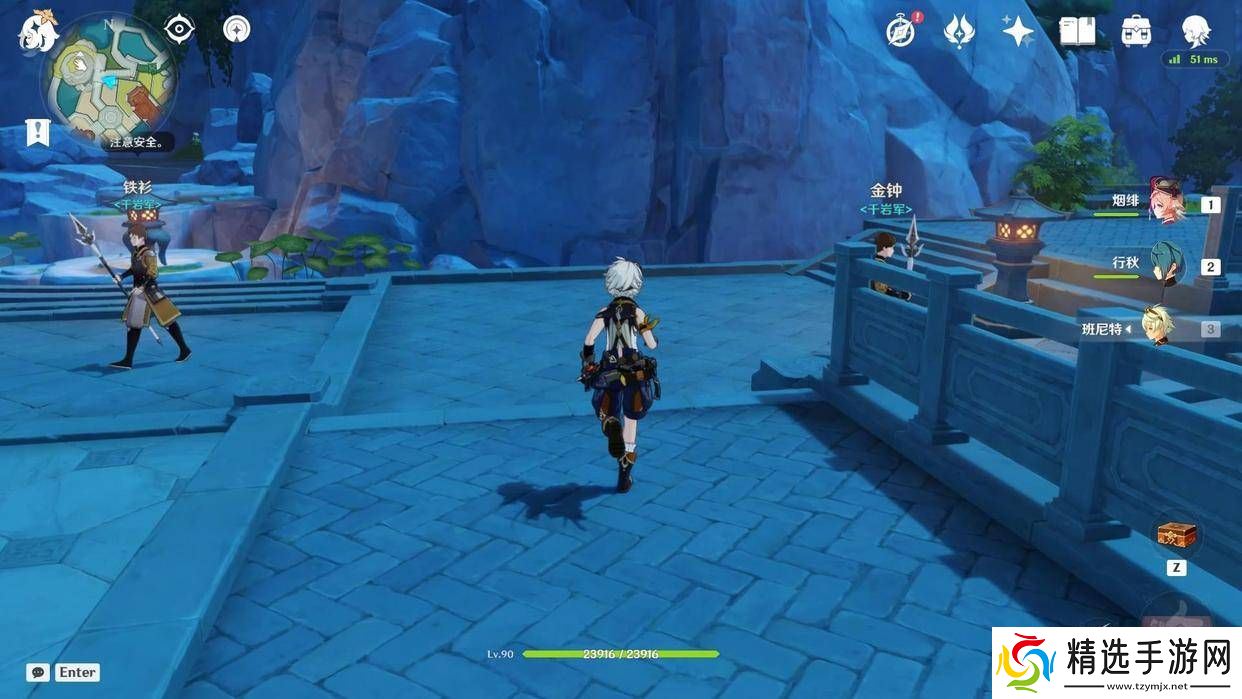Open the Paimon main menu
The image size is (1242, 699).
click(38, 30)
